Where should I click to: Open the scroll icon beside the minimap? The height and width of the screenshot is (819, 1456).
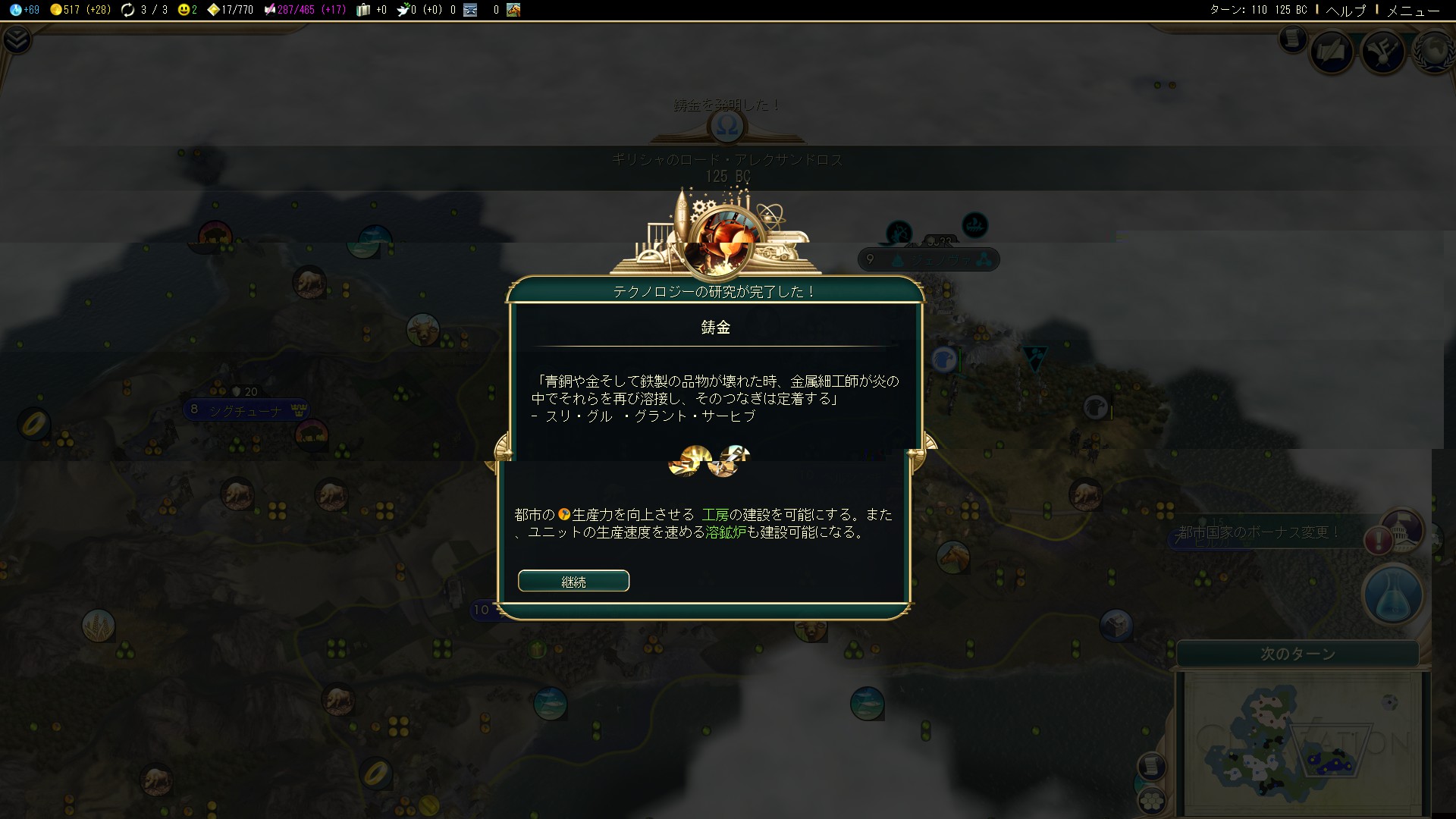pos(1151,766)
